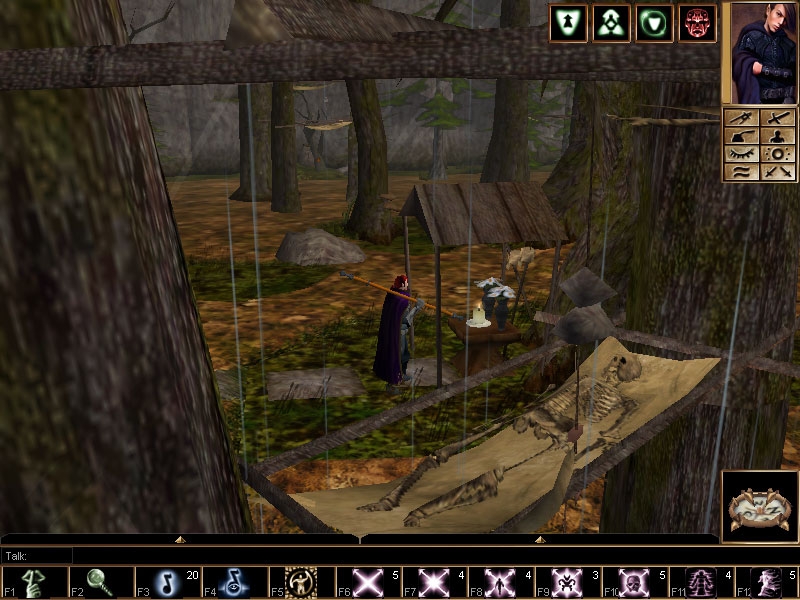This screenshot has height=600, width=800.
Task: Click the character portrait
Action: pyautogui.click(x=760, y=52)
